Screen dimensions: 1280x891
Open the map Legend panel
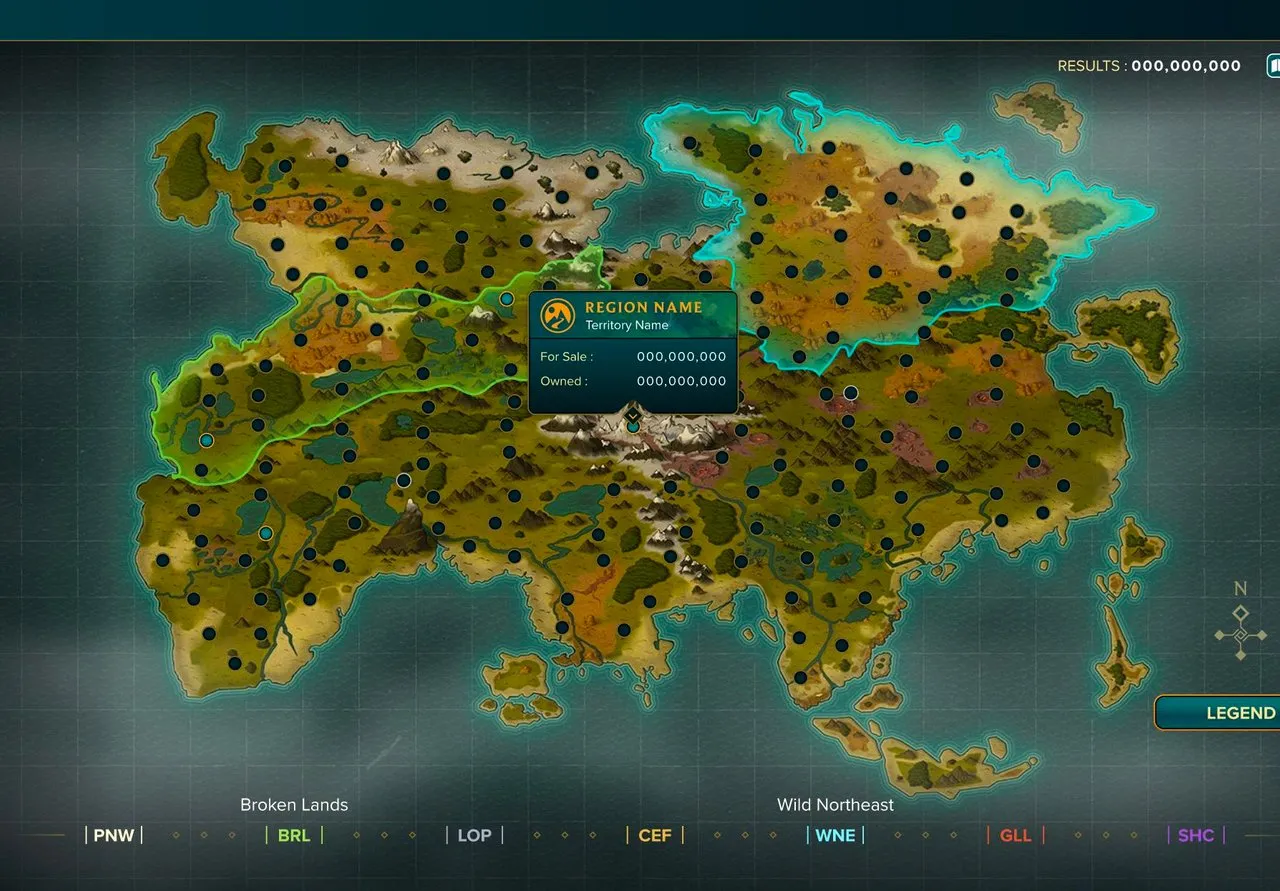click(x=1230, y=713)
